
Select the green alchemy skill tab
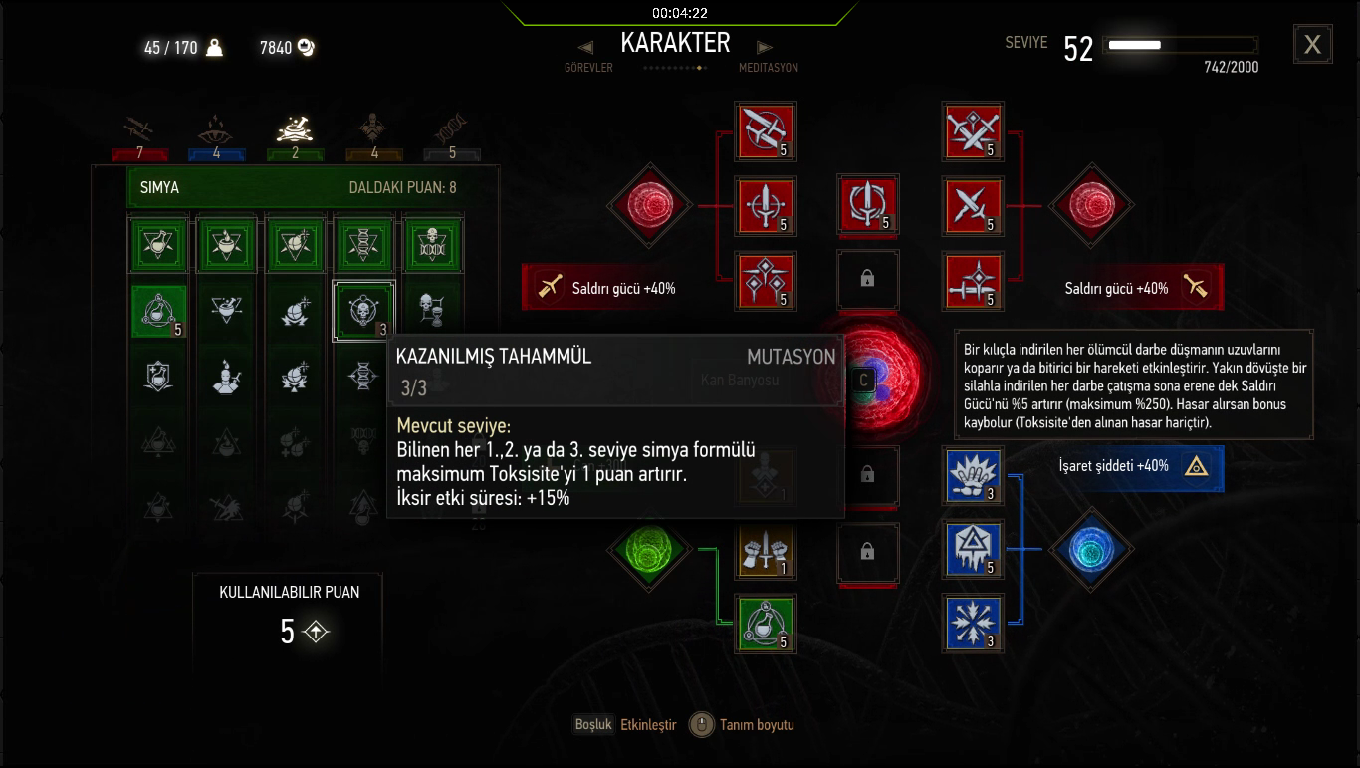(x=295, y=131)
